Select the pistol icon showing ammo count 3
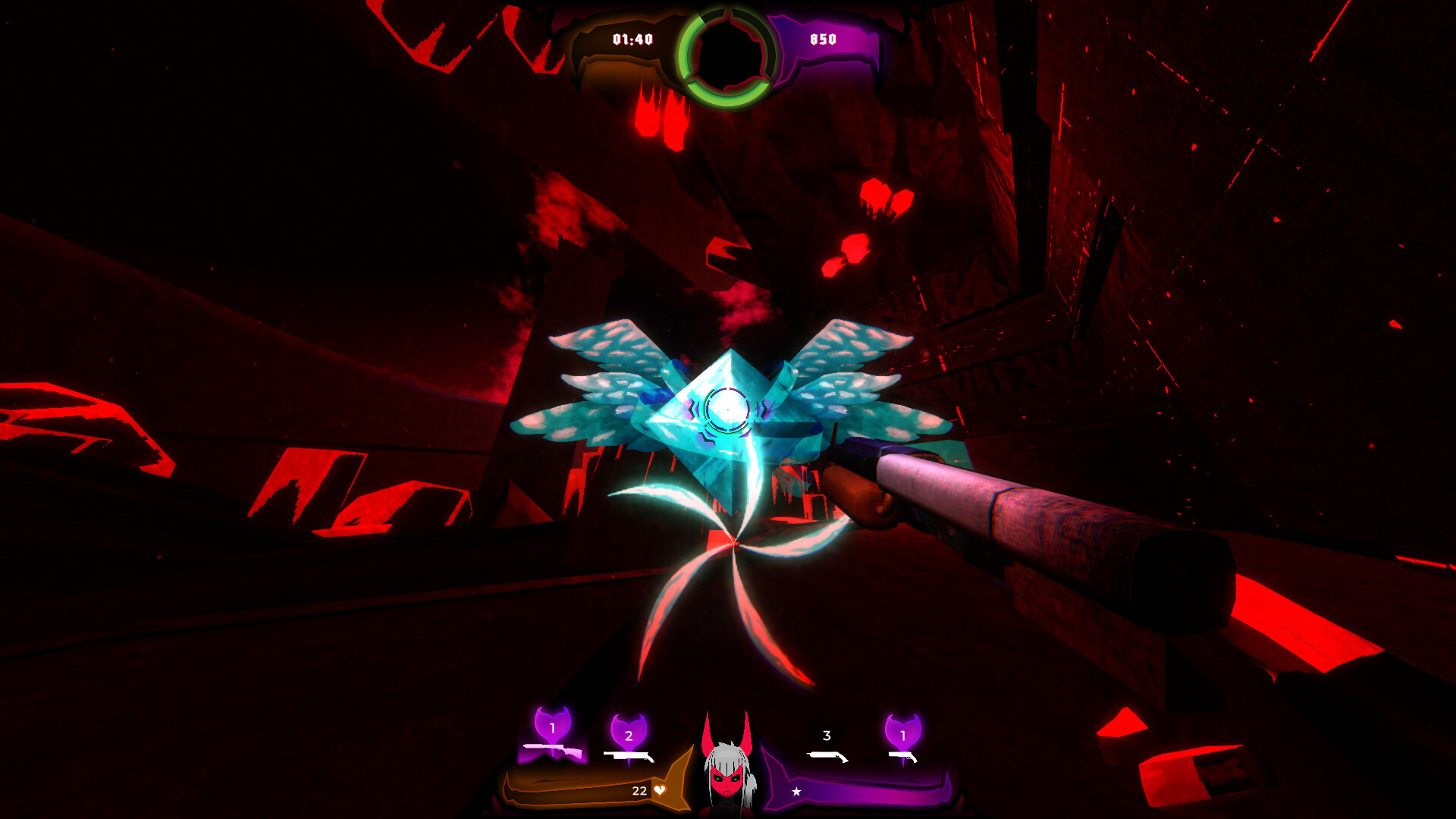This screenshot has width=1456, height=819. click(x=827, y=757)
